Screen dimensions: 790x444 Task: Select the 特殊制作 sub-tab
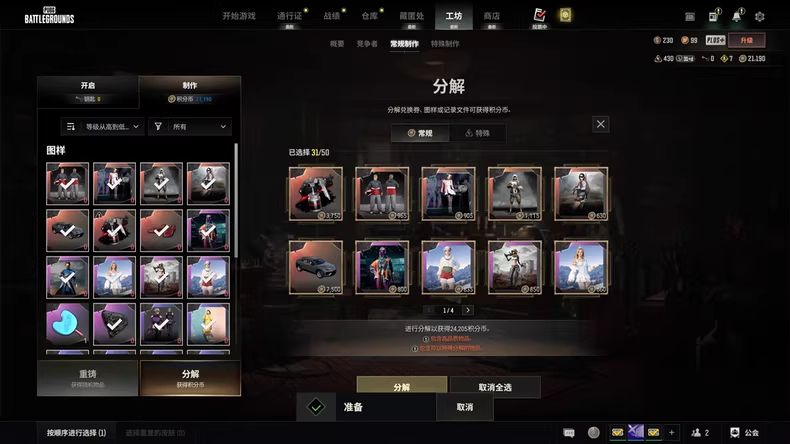tap(445, 44)
